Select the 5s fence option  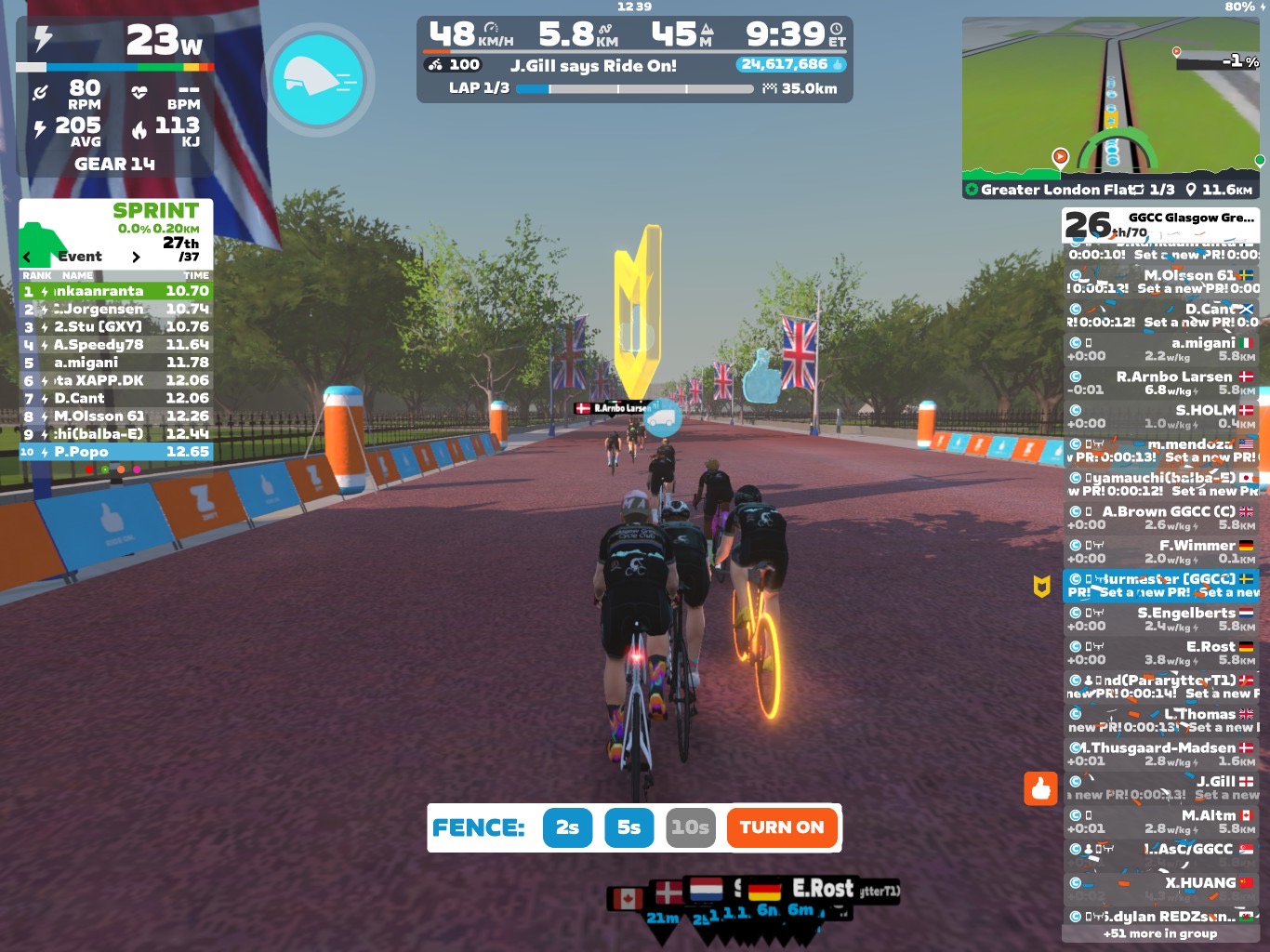628,827
